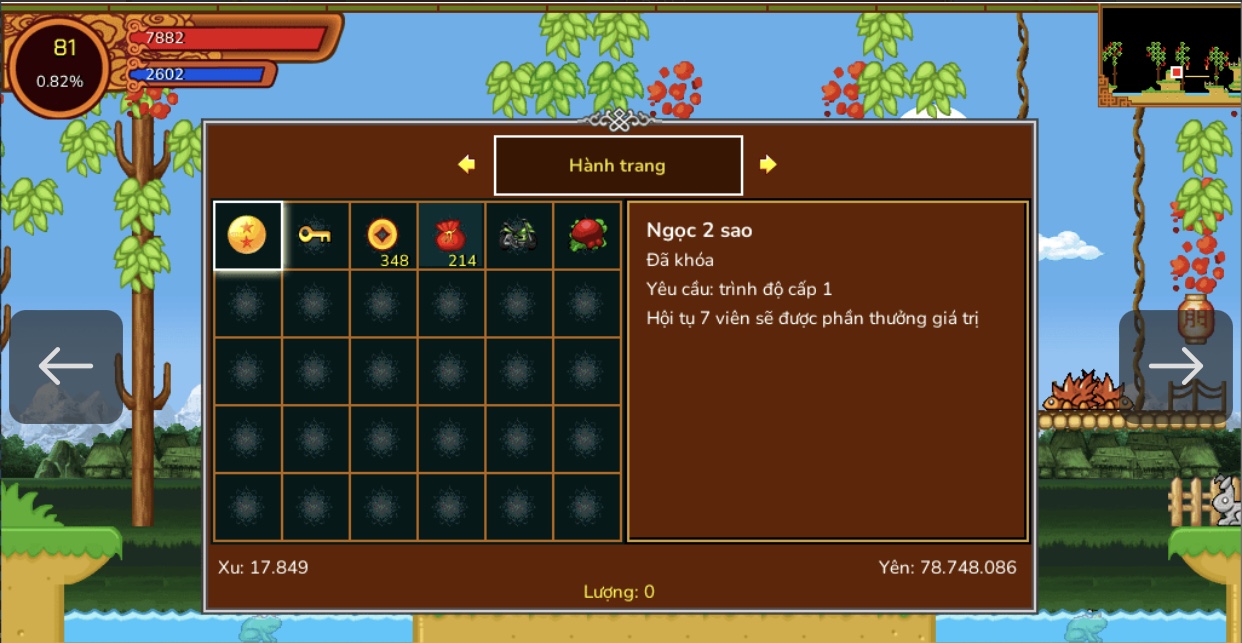Click the Hành trang tab title
Screen dimensions: 1242x643
tap(617, 165)
